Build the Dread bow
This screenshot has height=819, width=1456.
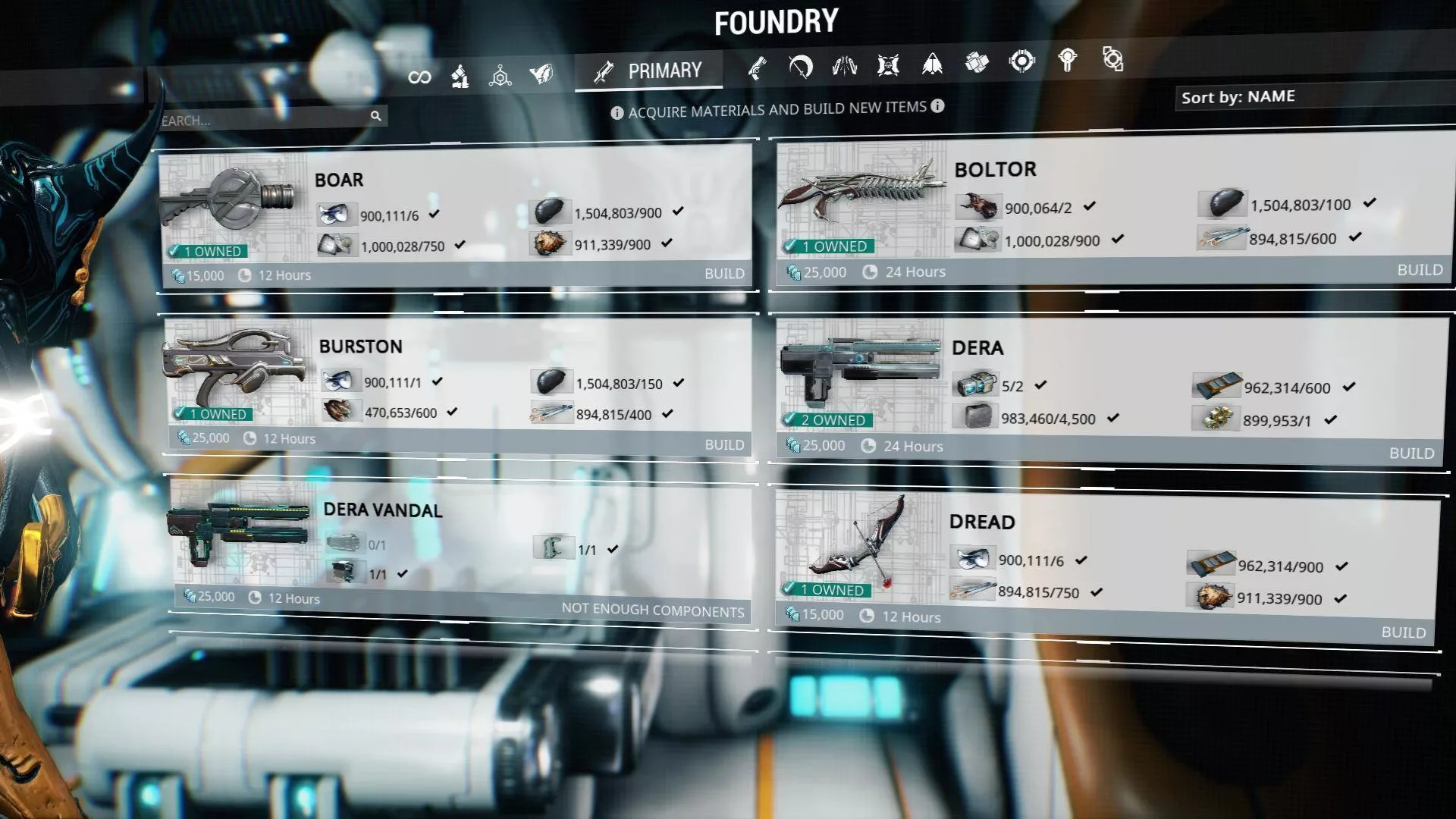point(1403,632)
